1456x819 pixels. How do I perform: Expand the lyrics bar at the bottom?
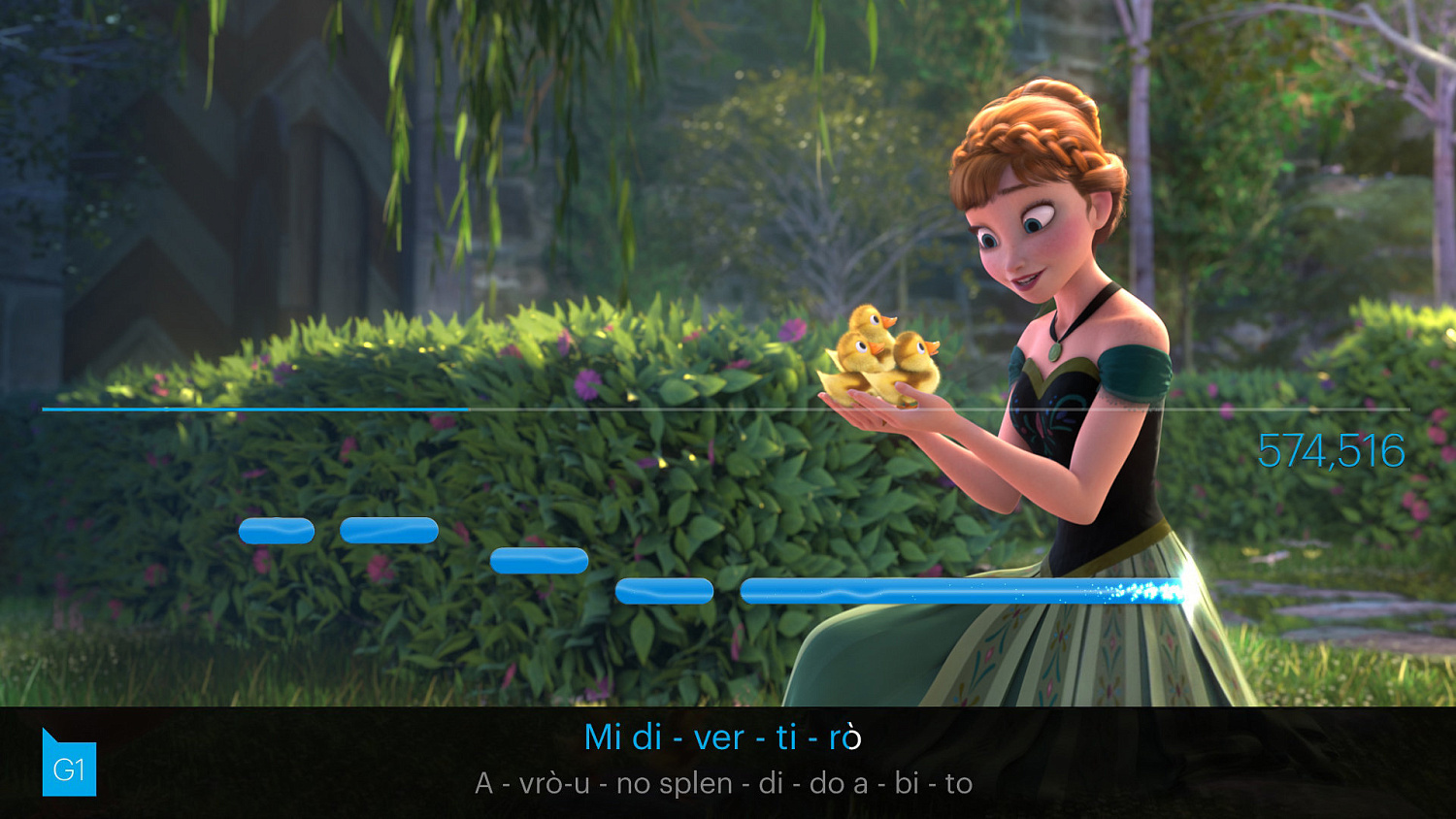point(728,762)
